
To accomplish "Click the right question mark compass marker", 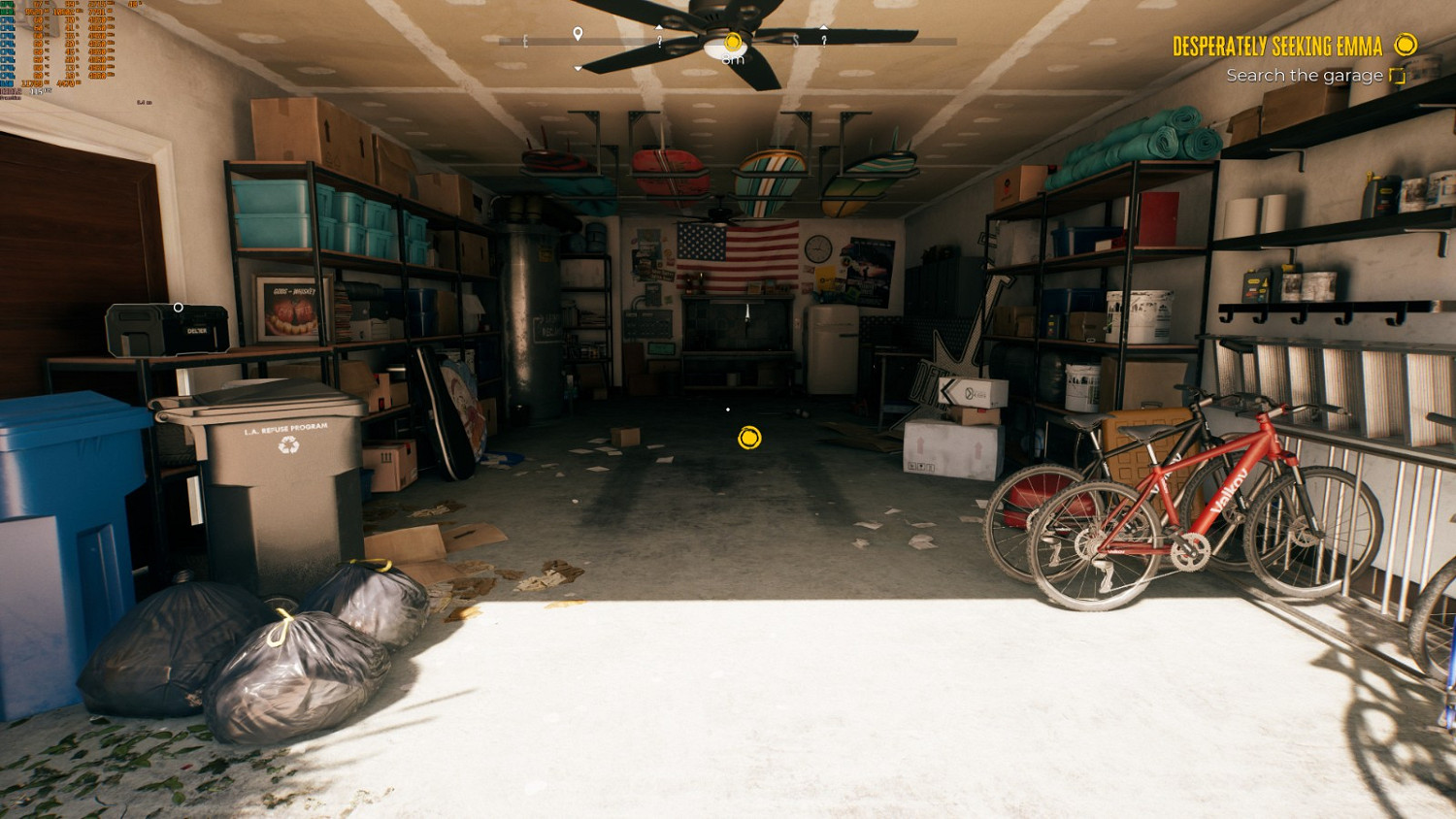I will coord(823,42).
